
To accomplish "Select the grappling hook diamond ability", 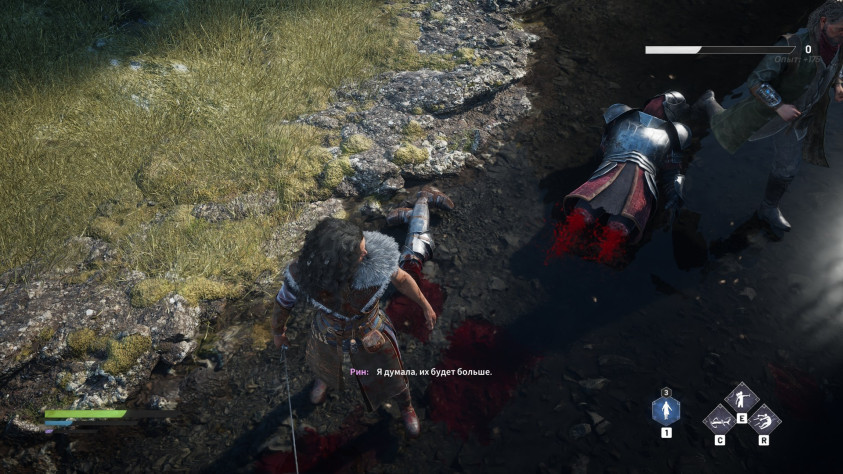I will coord(719,420).
